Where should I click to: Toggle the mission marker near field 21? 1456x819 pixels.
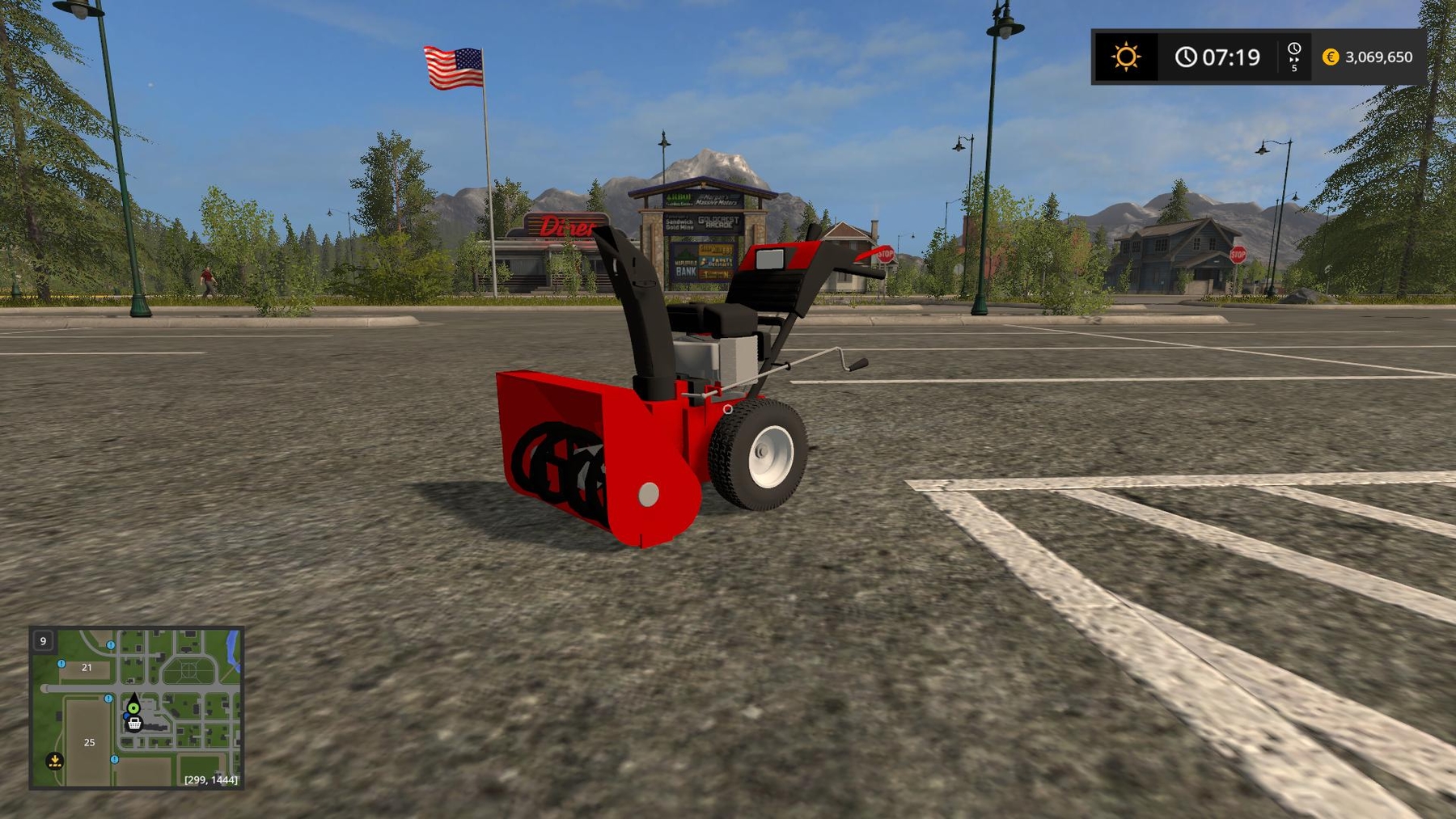click(61, 664)
